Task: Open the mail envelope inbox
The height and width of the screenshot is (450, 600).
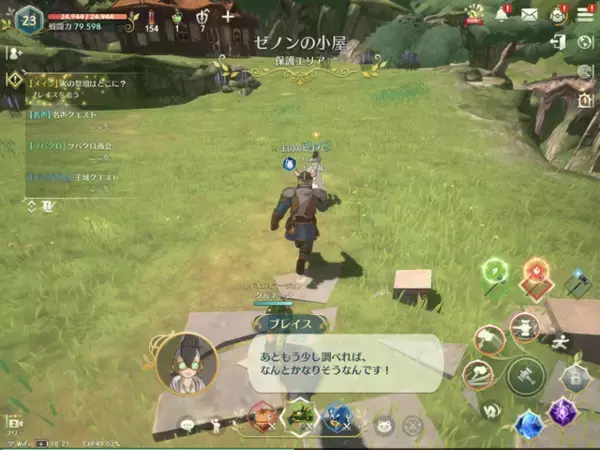Action: [529, 15]
